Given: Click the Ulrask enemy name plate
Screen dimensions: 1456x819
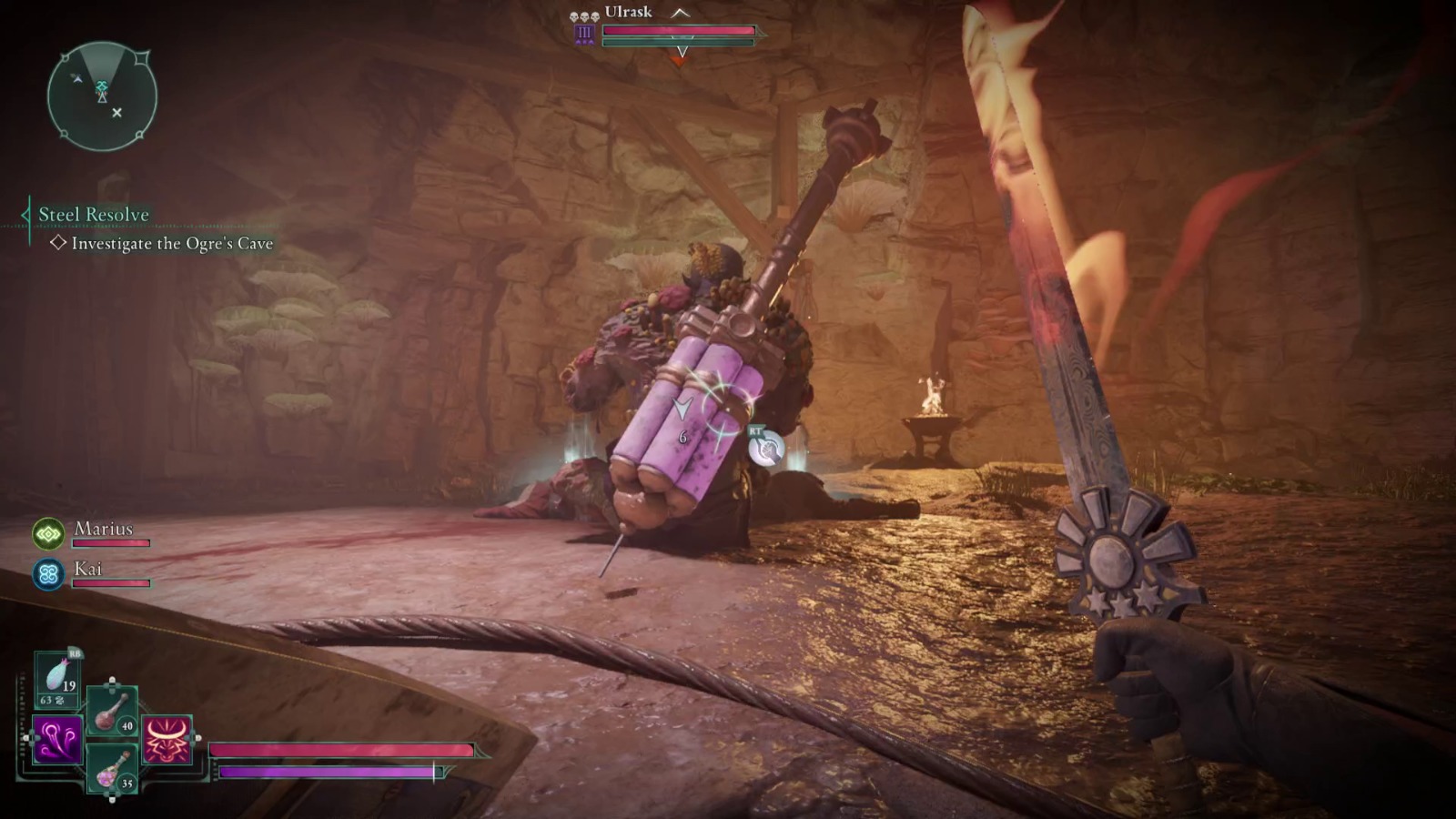Looking at the screenshot, I should 628,12.
